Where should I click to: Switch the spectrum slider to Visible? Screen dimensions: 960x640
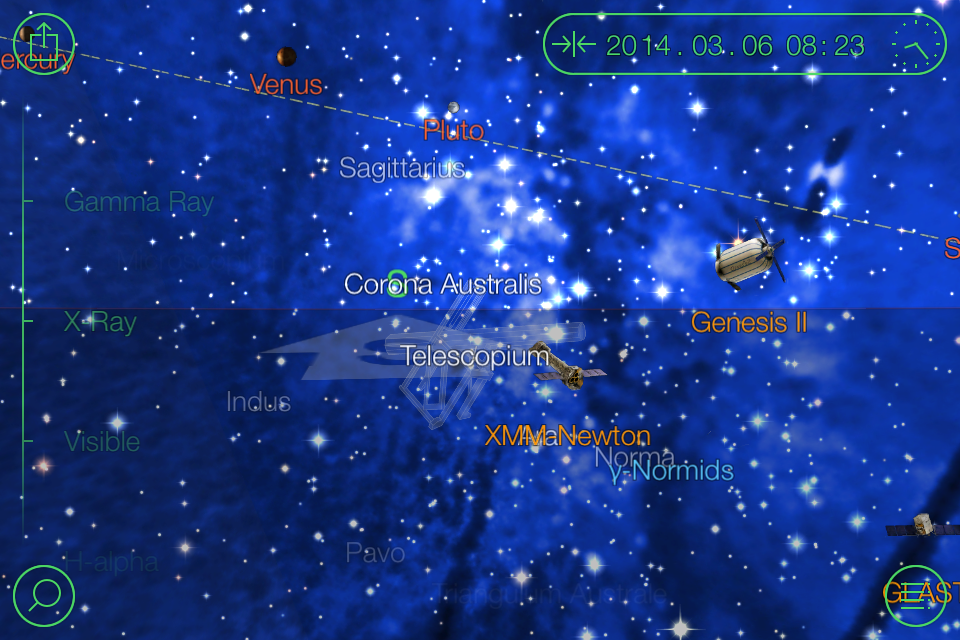click(x=102, y=441)
